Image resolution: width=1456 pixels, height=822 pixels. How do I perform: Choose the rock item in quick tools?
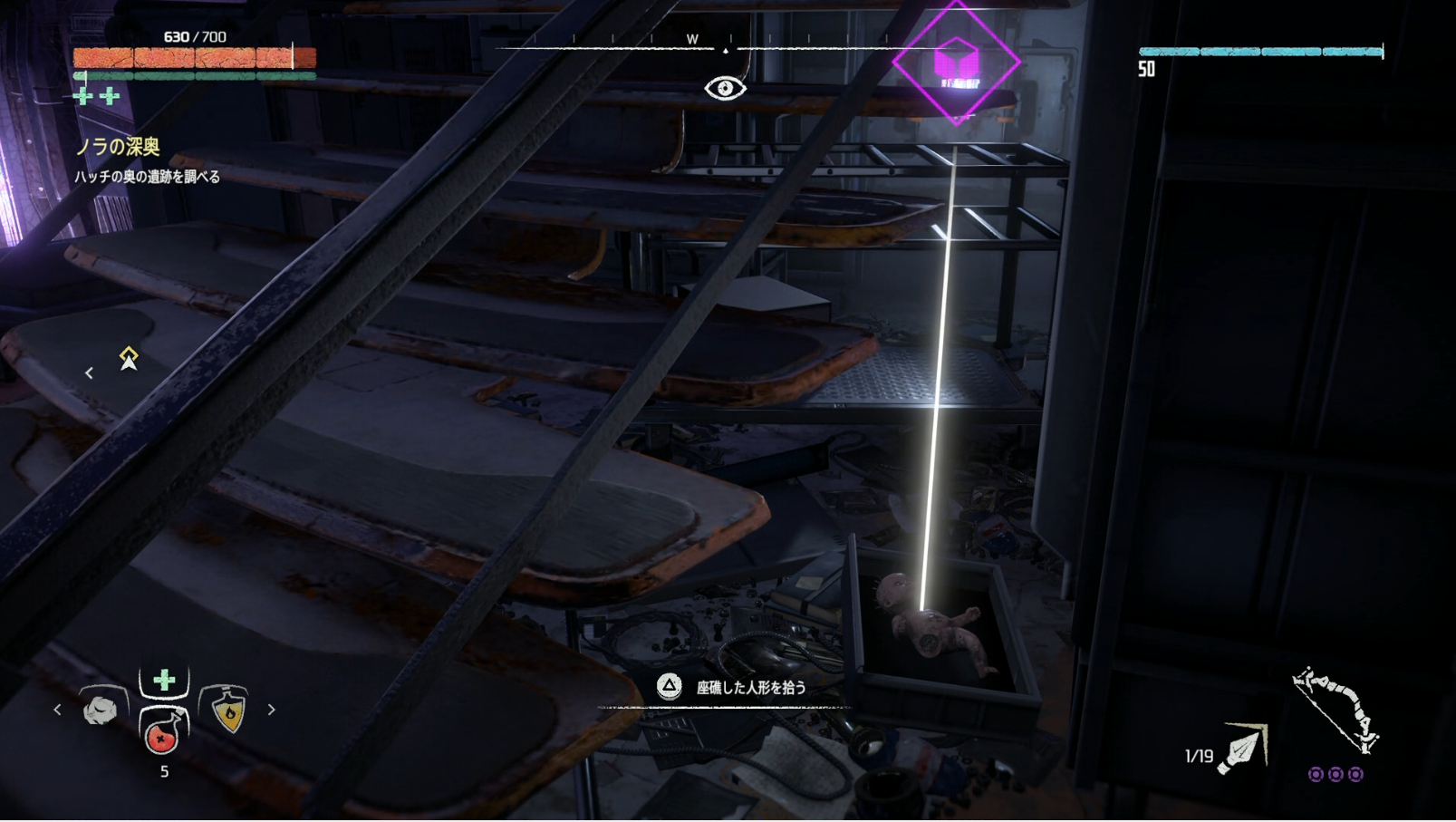100,709
